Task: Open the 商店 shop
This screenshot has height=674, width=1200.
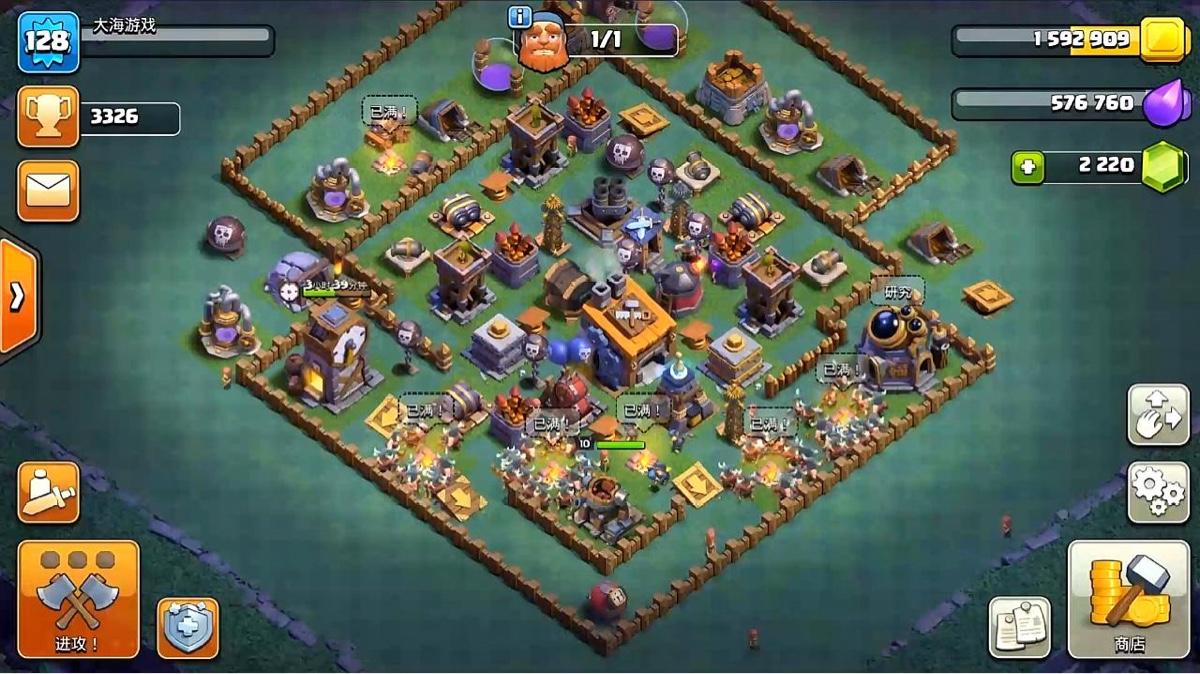Action: [1129, 598]
